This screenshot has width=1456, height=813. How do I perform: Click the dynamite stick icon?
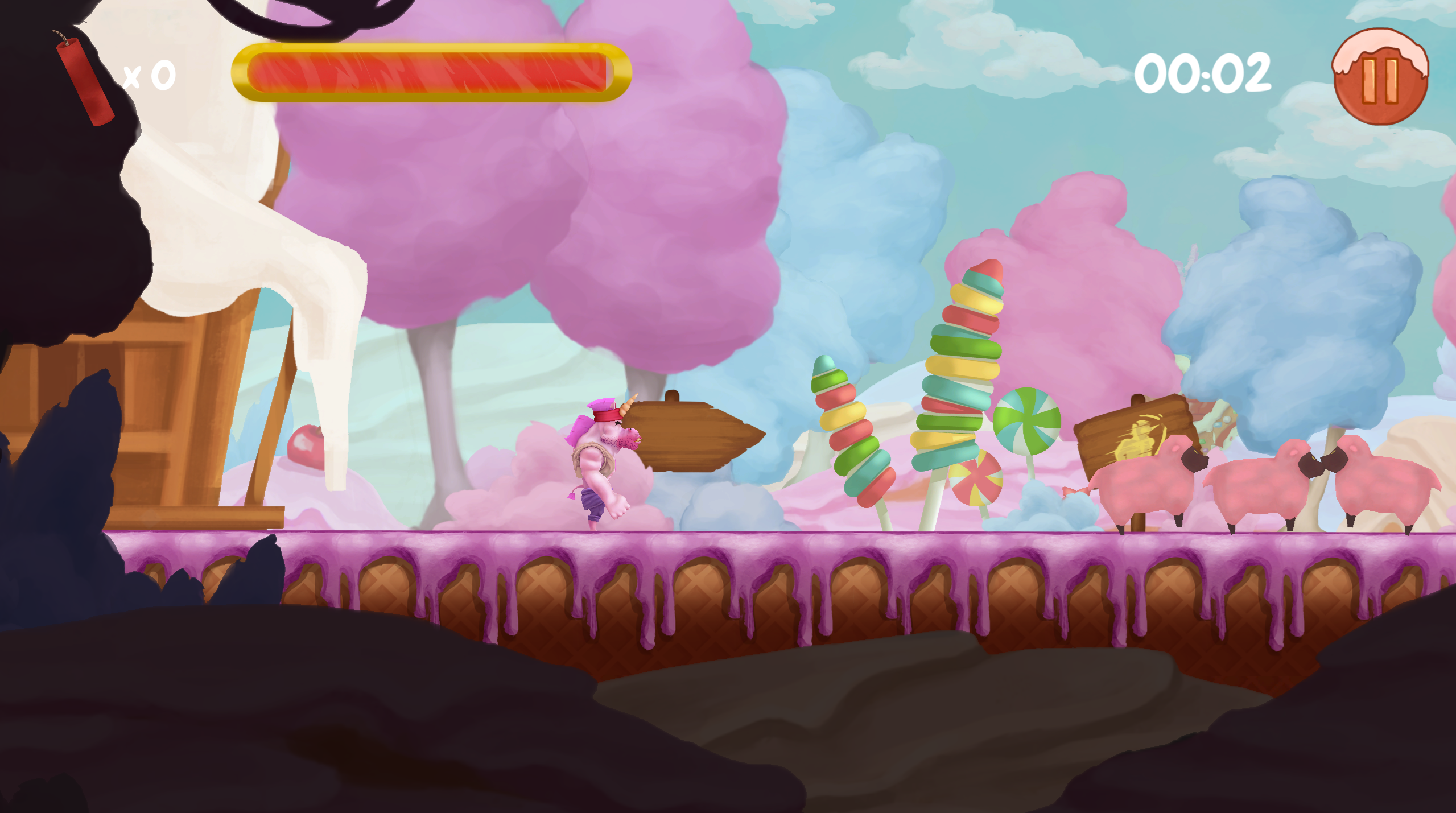85,77
